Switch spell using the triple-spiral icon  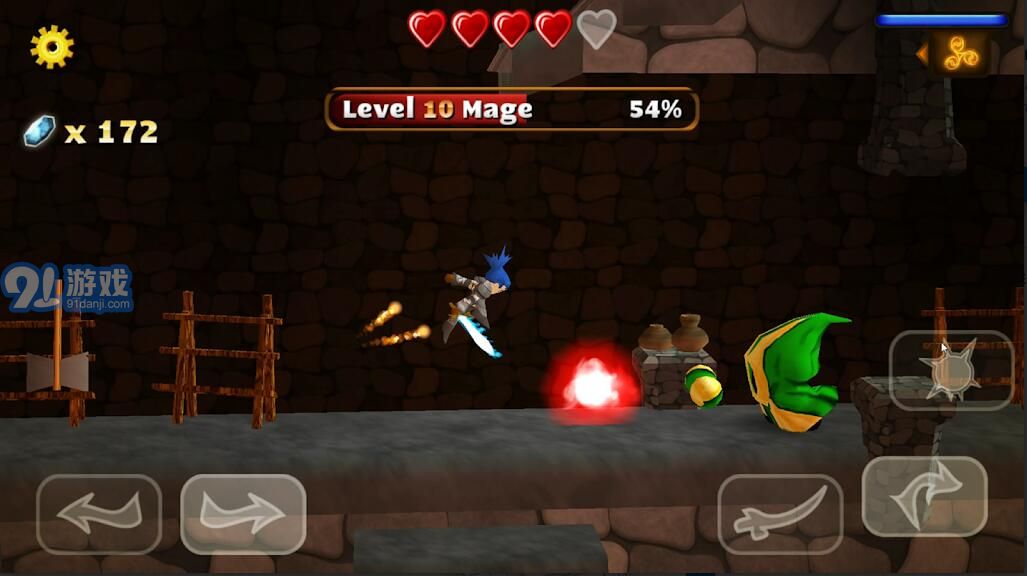click(959, 53)
